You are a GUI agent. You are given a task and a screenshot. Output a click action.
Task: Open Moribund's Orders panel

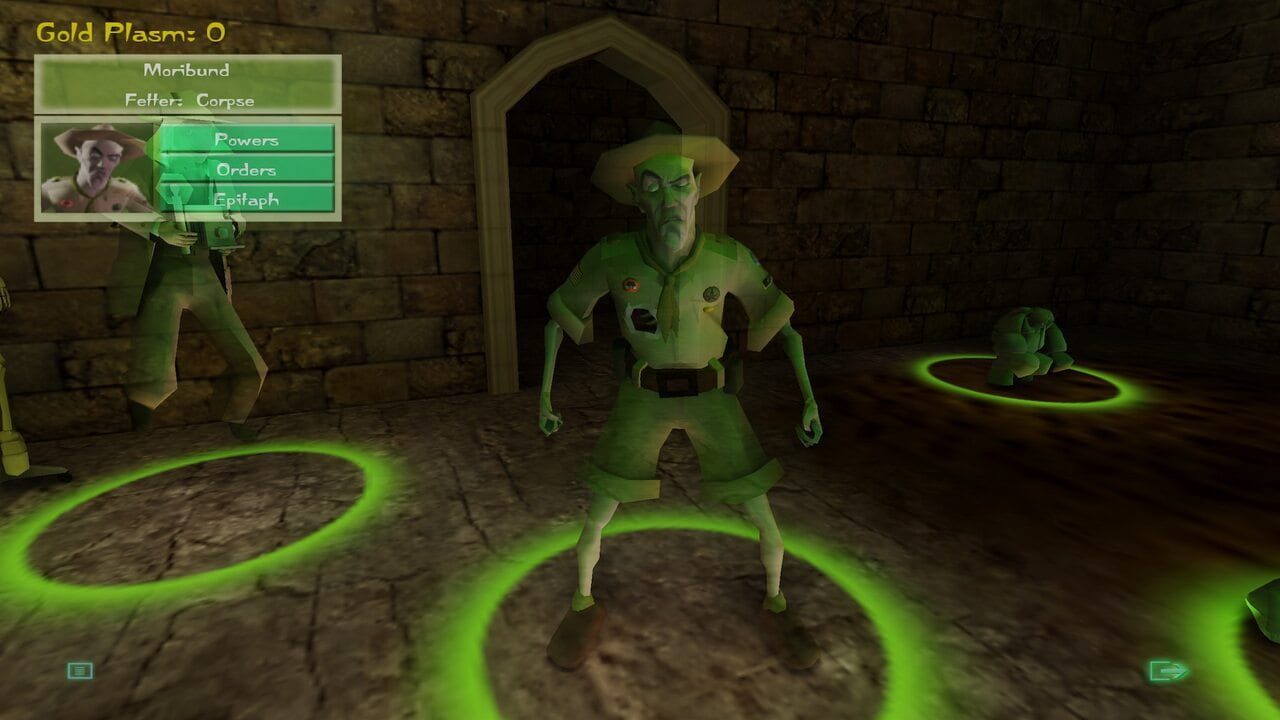click(x=248, y=170)
